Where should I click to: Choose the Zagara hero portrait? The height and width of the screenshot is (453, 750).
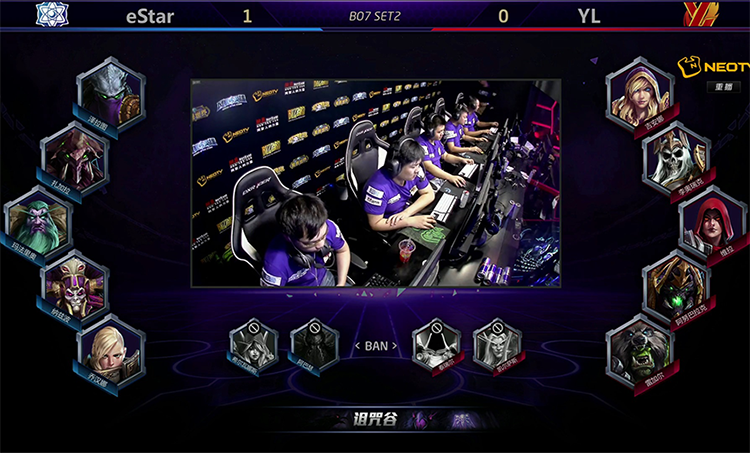[74, 156]
